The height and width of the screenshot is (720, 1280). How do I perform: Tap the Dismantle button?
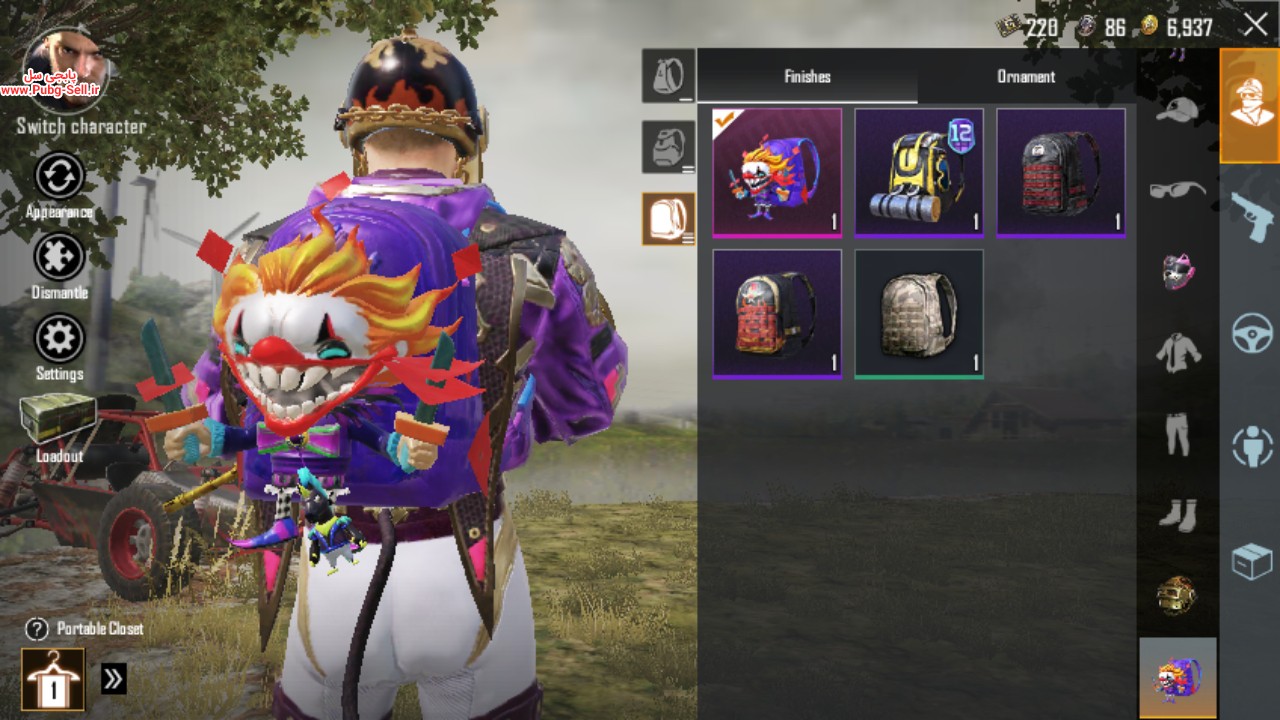[x=59, y=258]
